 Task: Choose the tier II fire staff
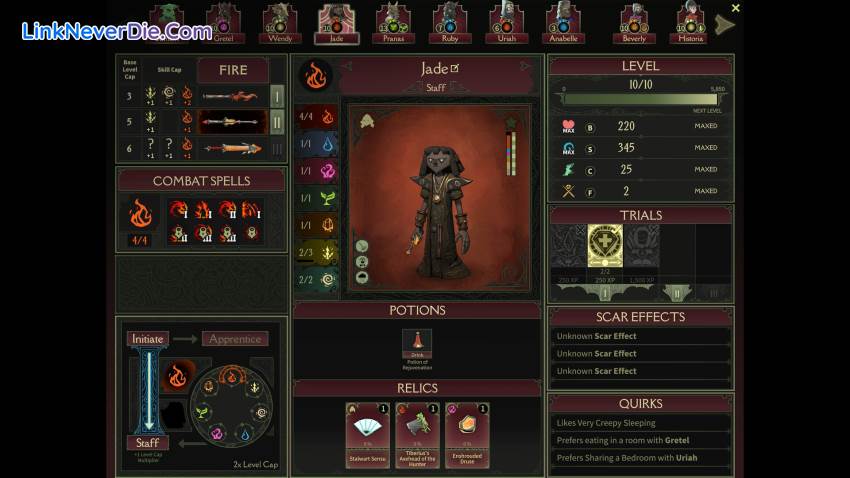tap(232, 122)
